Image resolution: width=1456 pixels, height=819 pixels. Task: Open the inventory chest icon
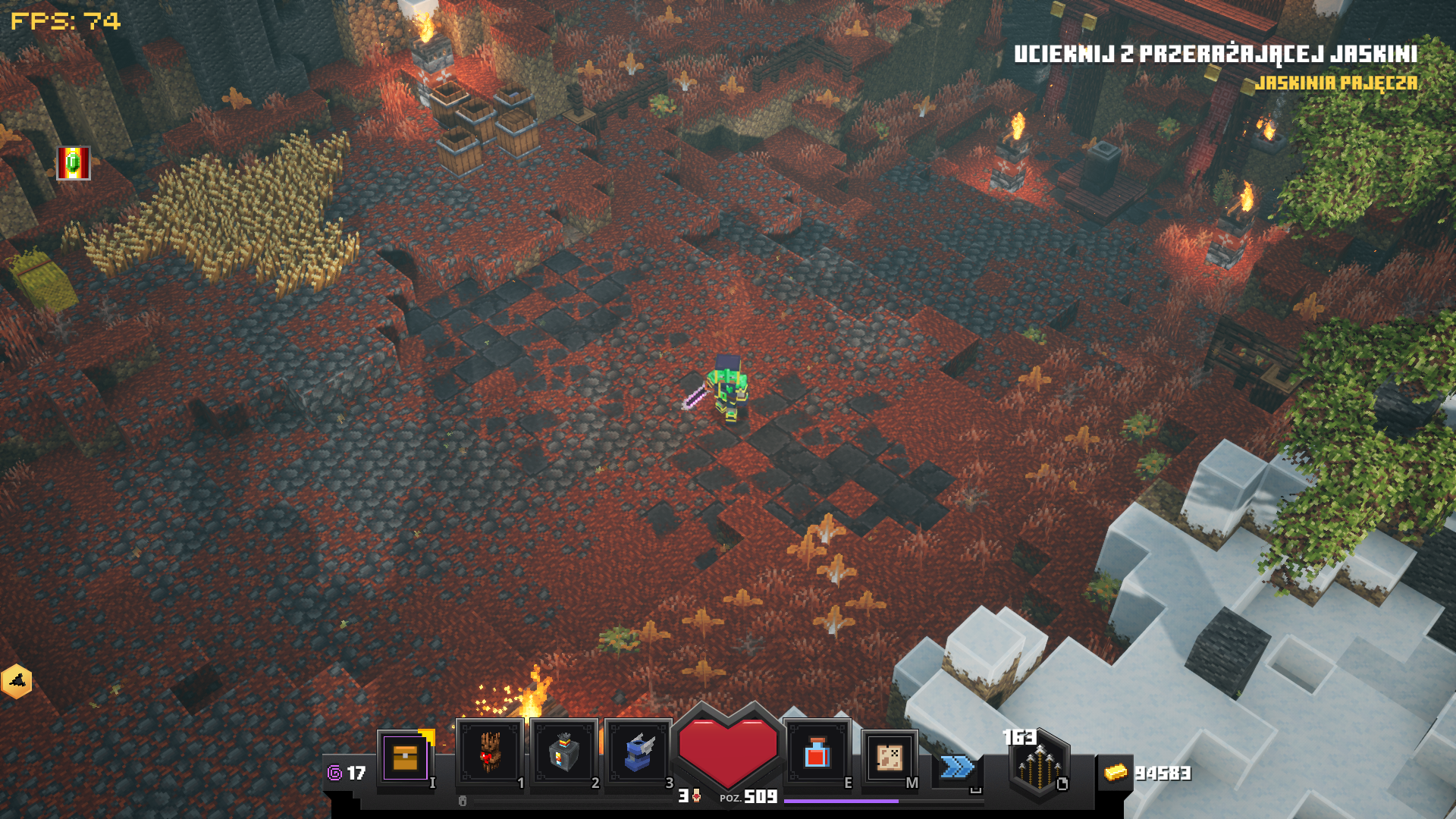pos(406,757)
